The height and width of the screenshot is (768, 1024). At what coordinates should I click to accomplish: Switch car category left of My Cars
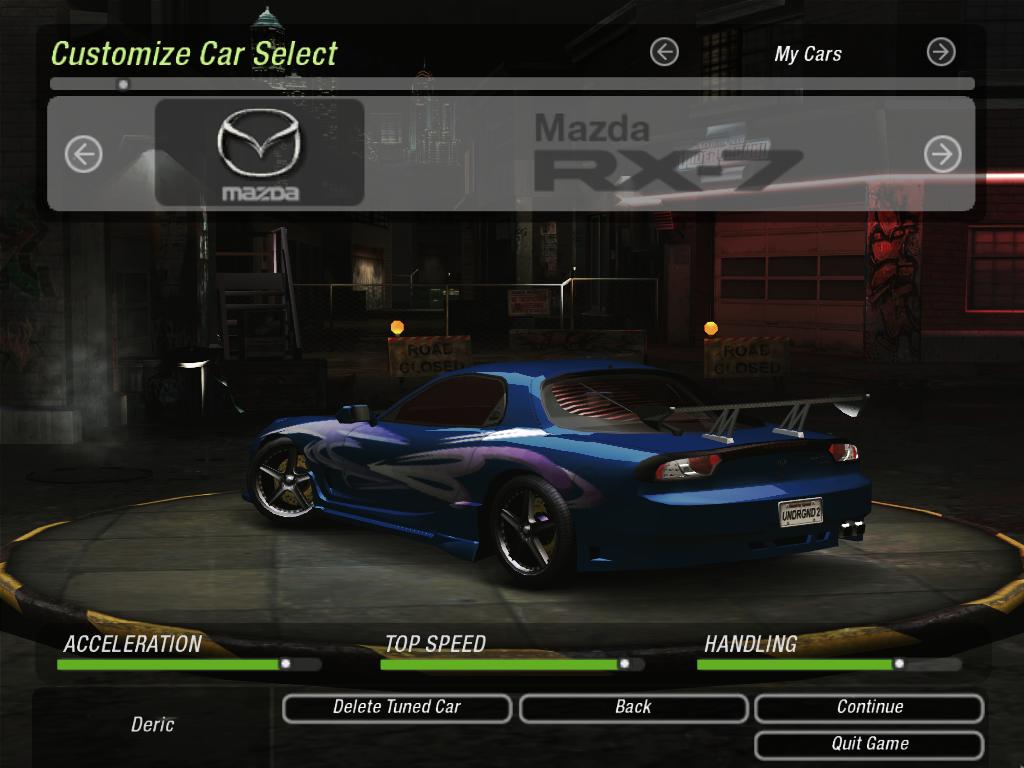[664, 52]
